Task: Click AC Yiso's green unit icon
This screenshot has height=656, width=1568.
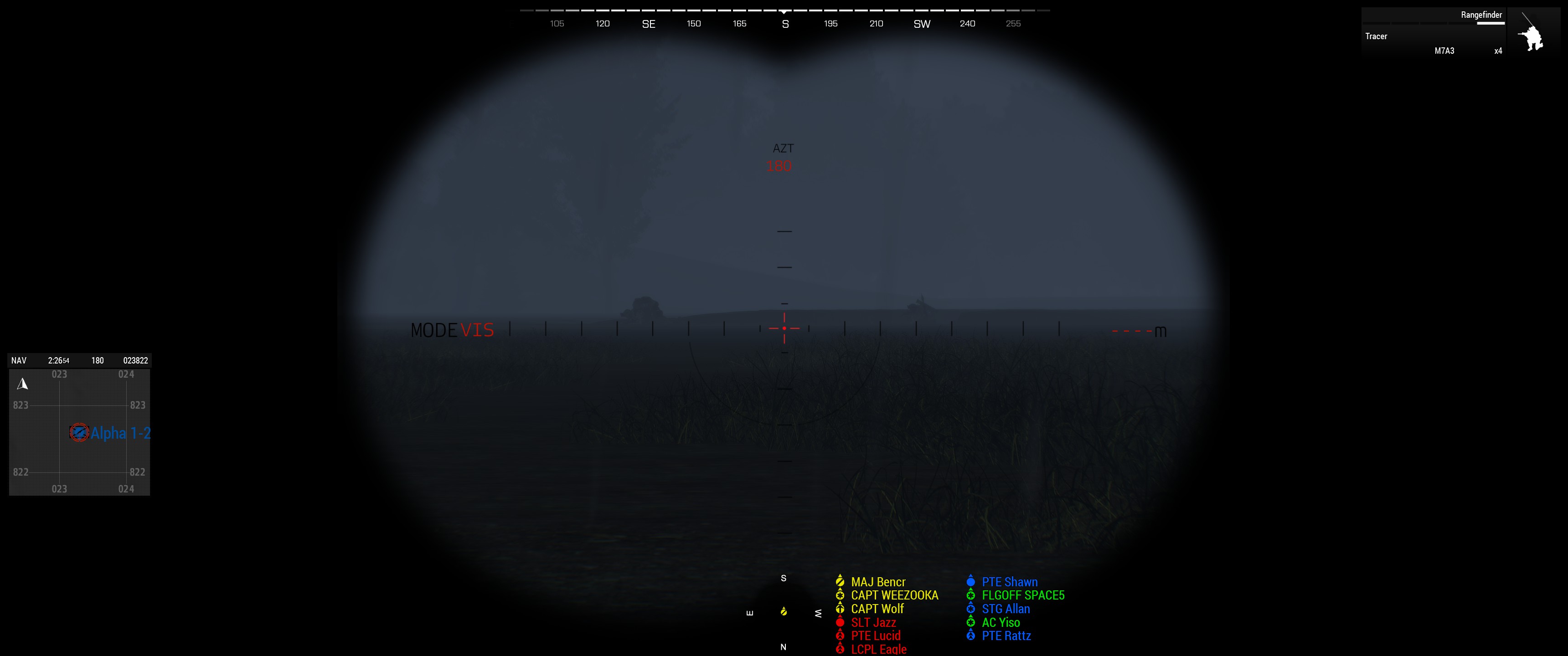Action: (970, 622)
